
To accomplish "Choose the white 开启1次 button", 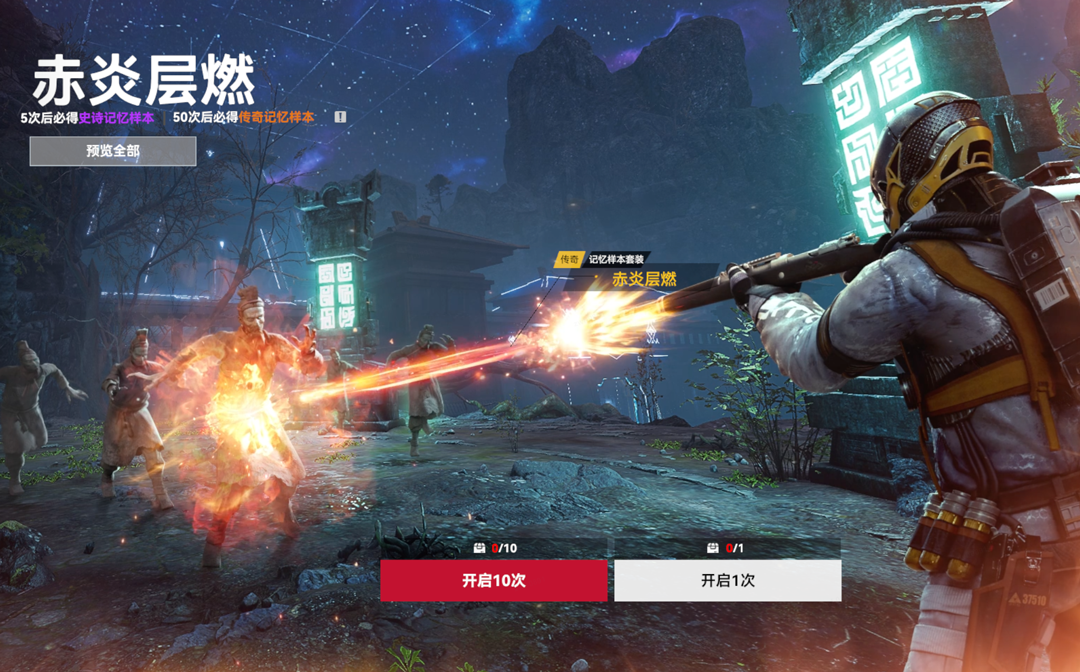I will click(727, 581).
